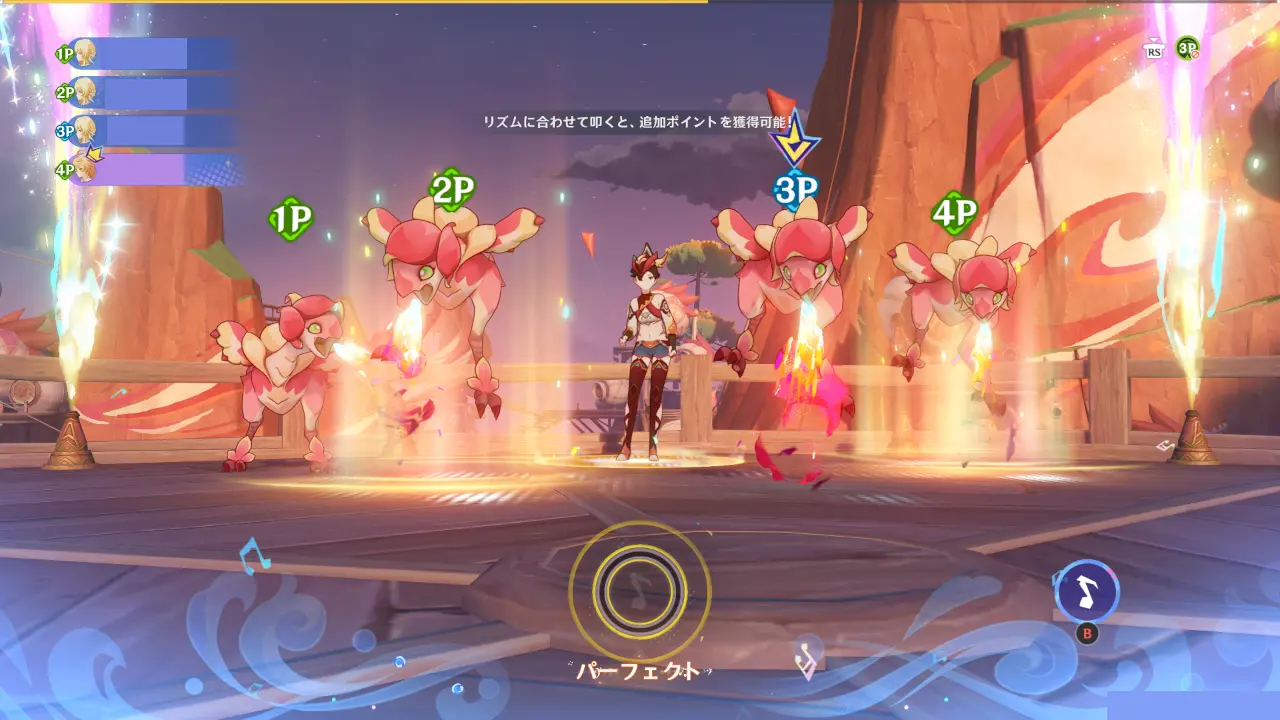Select the 3P player row
The image size is (1280, 720).
(x=150, y=131)
